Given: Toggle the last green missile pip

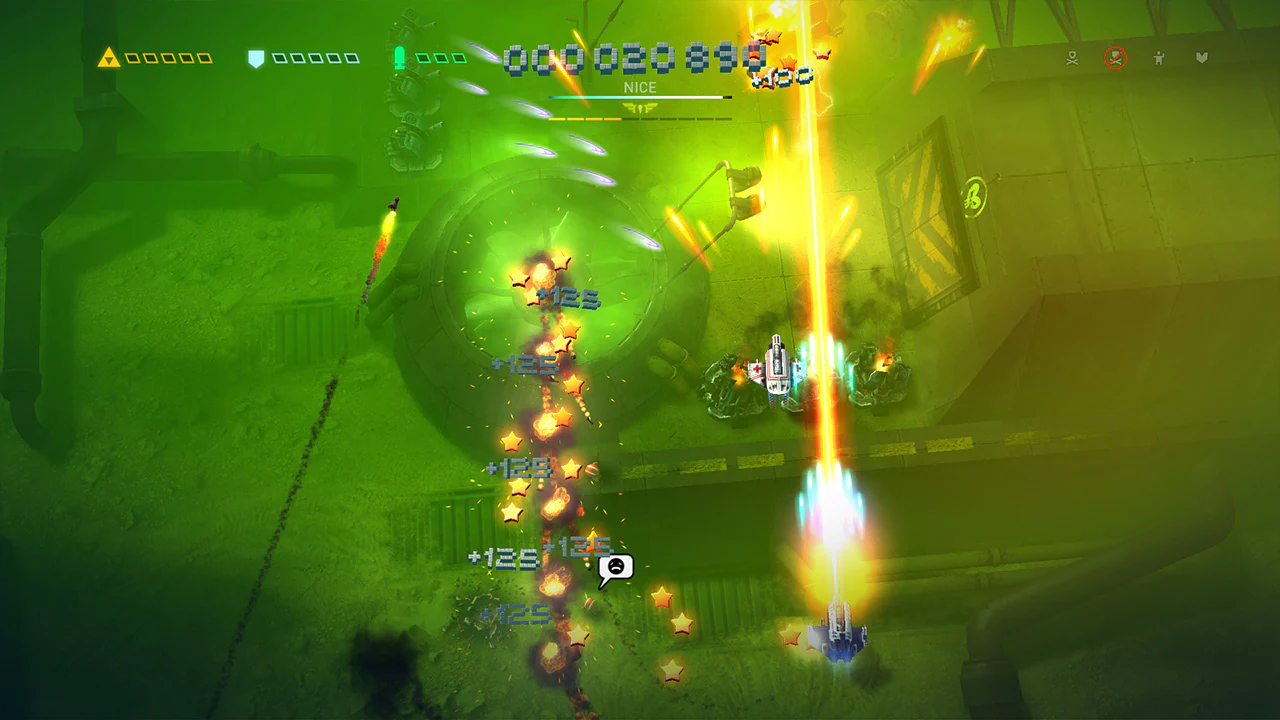Looking at the screenshot, I should click(x=459, y=58).
